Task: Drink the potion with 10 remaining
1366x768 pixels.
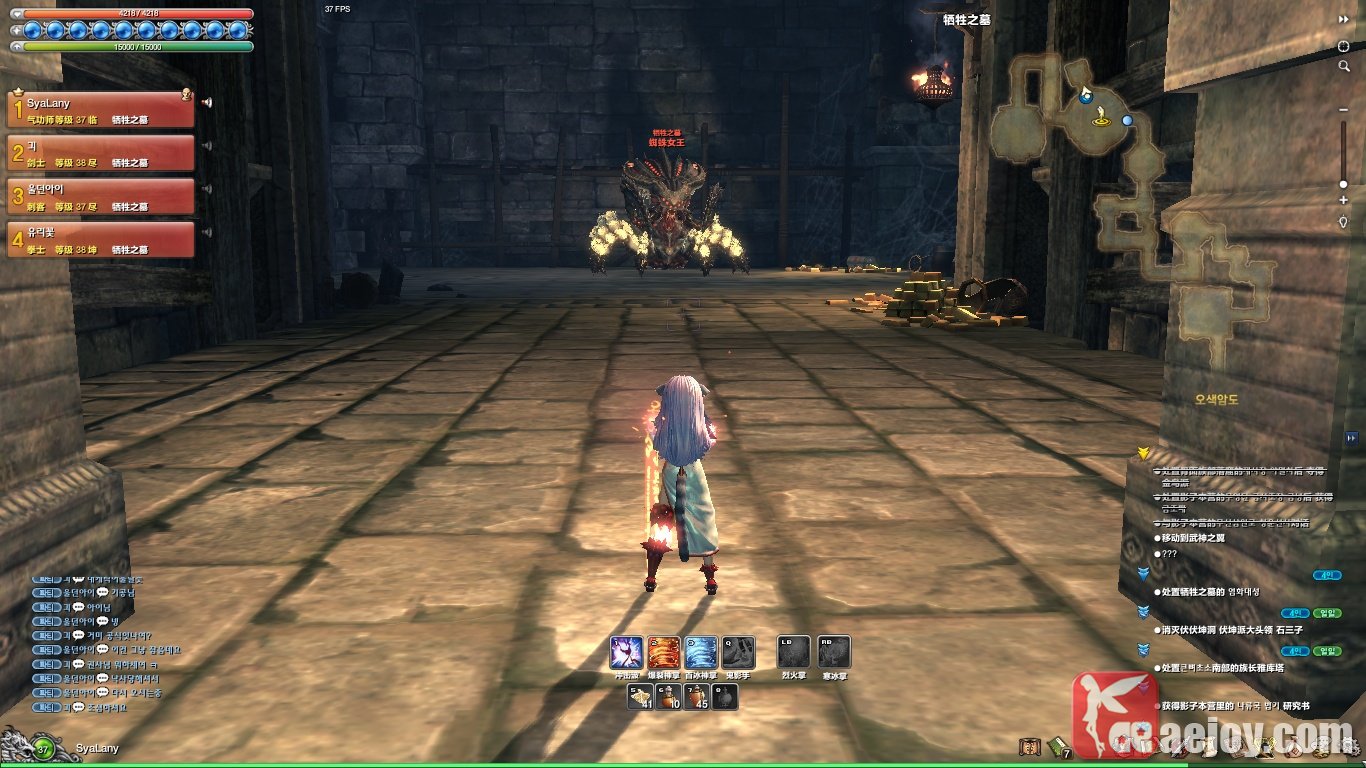Action: coord(668,697)
